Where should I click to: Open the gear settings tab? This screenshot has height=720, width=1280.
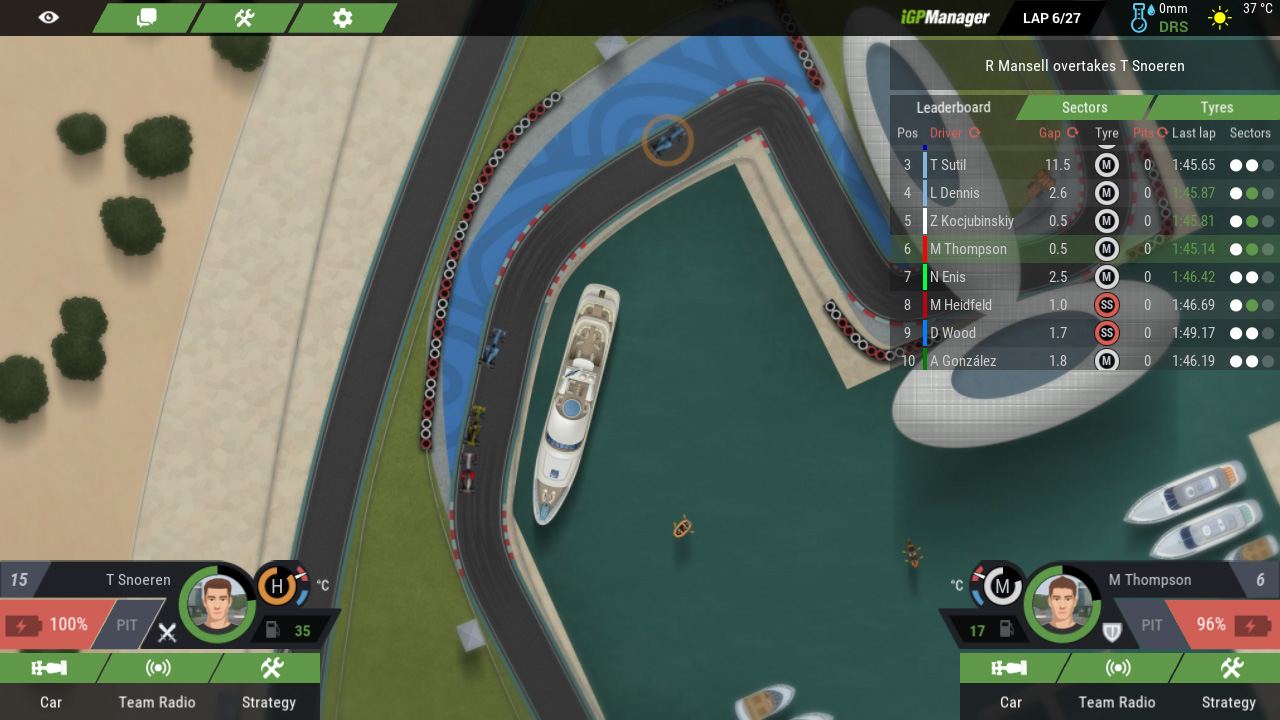(x=342, y=18)
